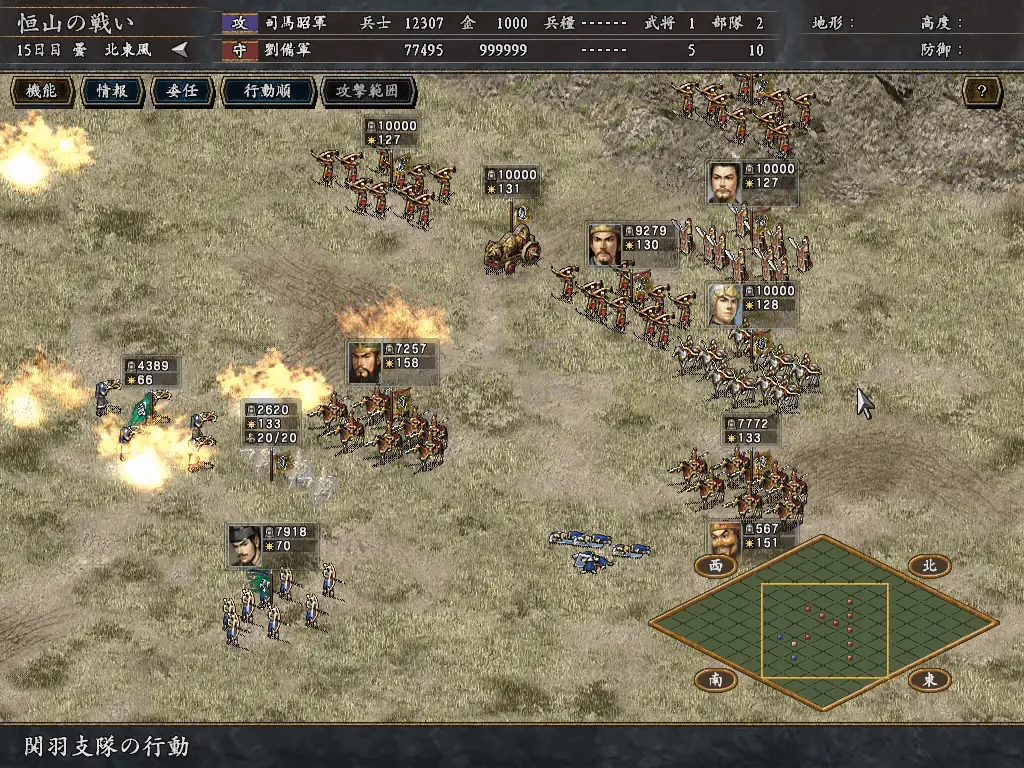
Task: Open the 情報 information menu
Action: point(111,91)
